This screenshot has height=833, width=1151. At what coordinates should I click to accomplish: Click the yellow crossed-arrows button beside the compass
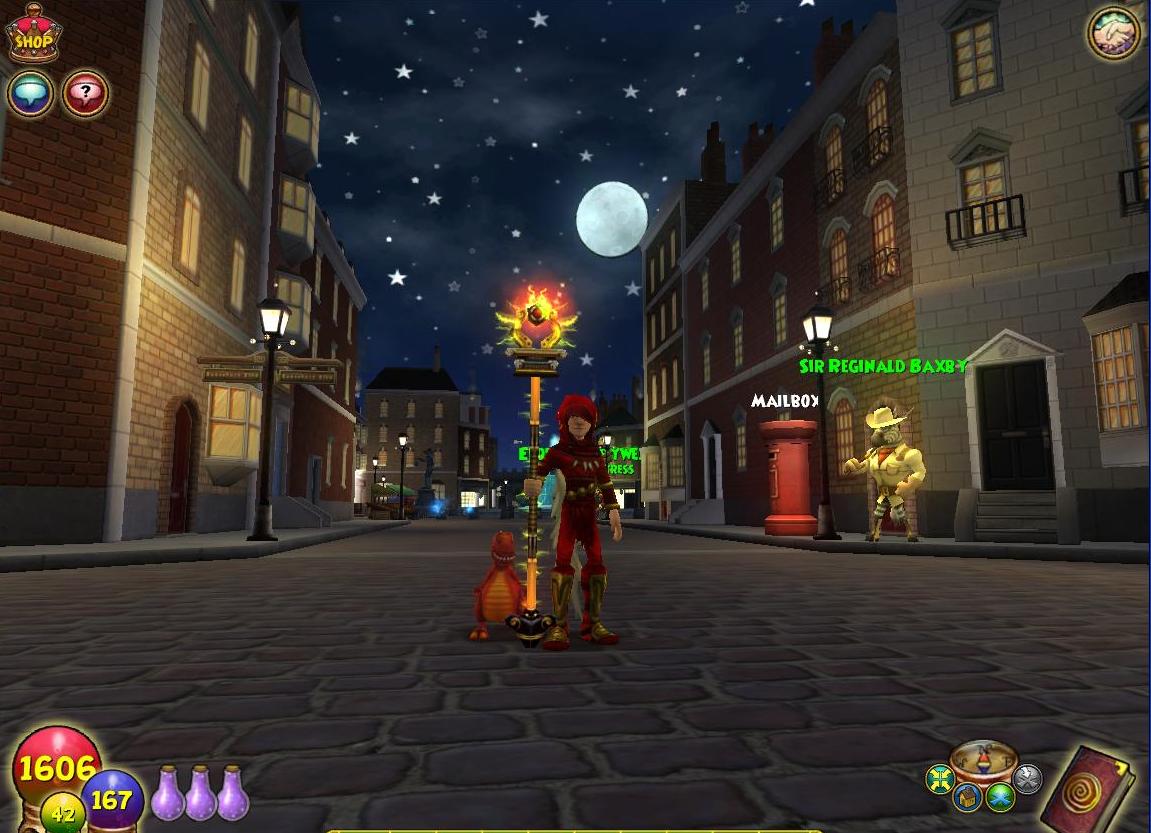tap(940, 779)
